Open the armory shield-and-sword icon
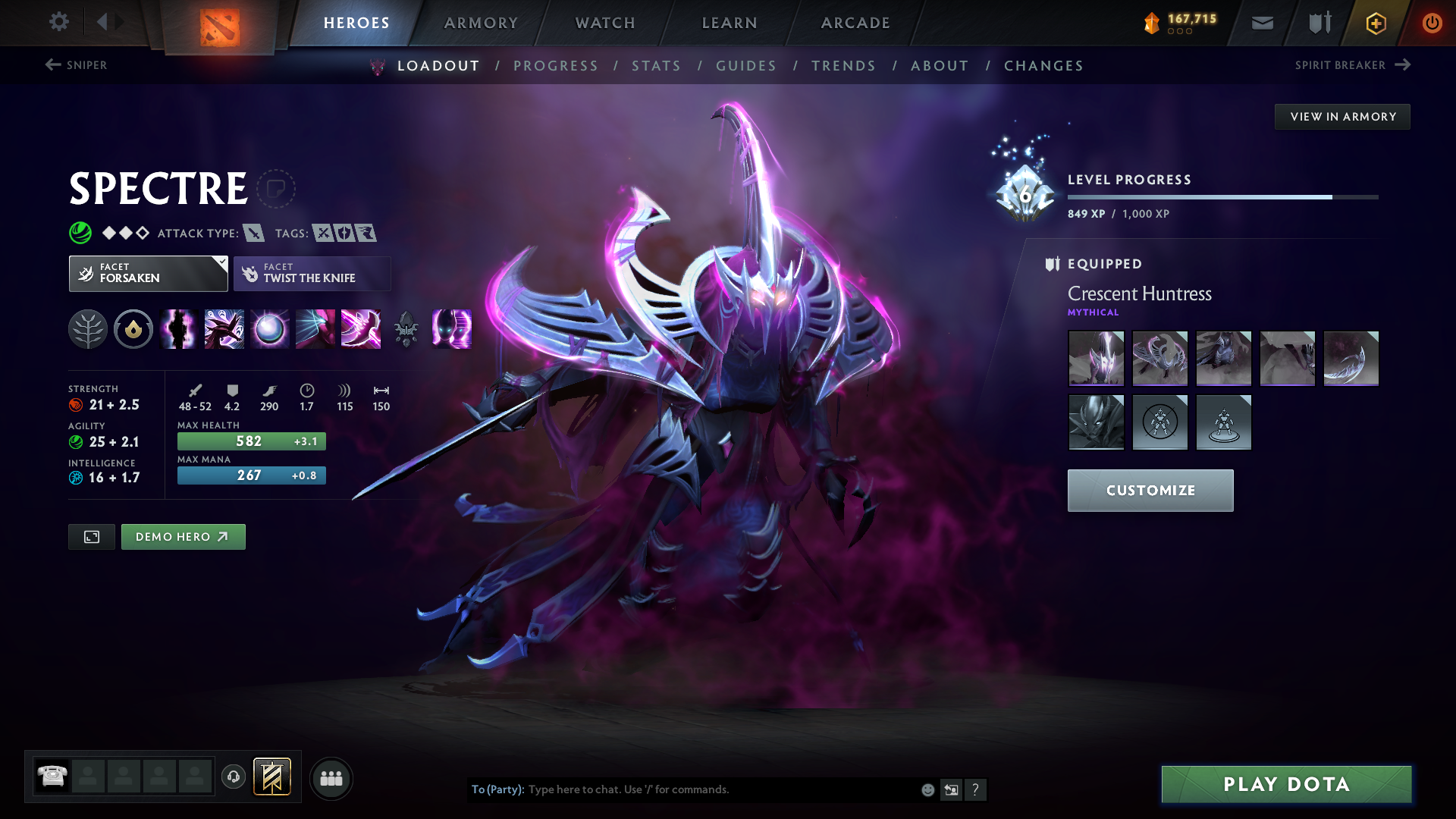 (1318, 23)
